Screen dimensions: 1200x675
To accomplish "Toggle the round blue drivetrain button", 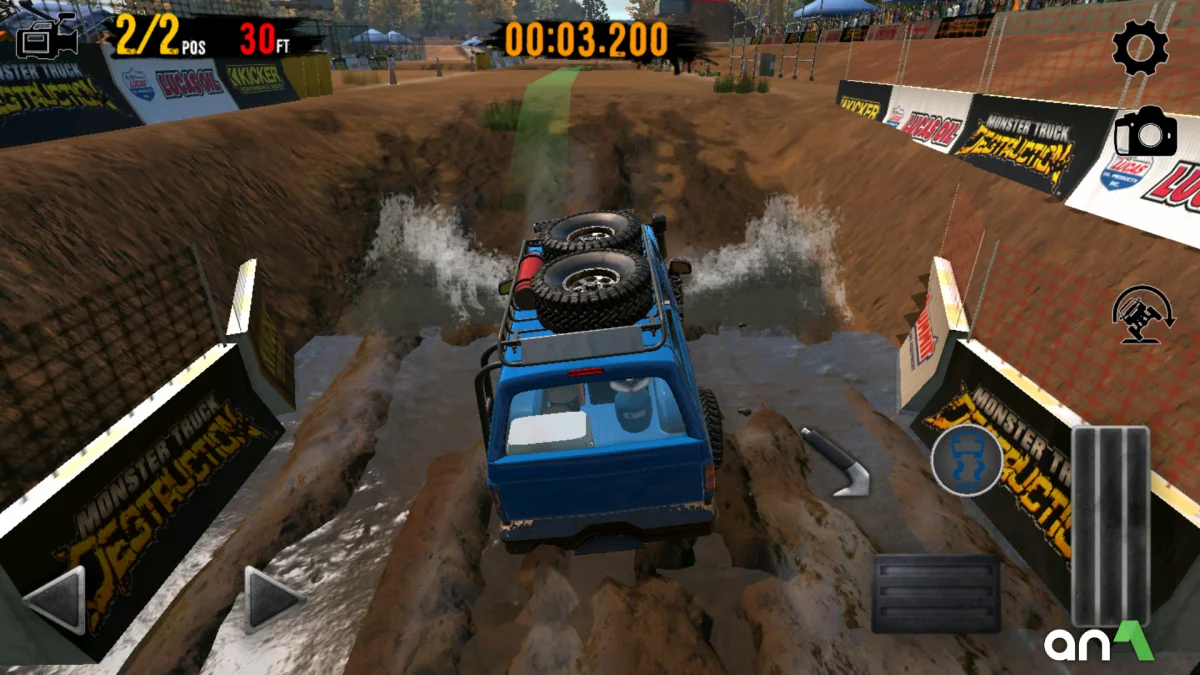I will pos(966,460).
